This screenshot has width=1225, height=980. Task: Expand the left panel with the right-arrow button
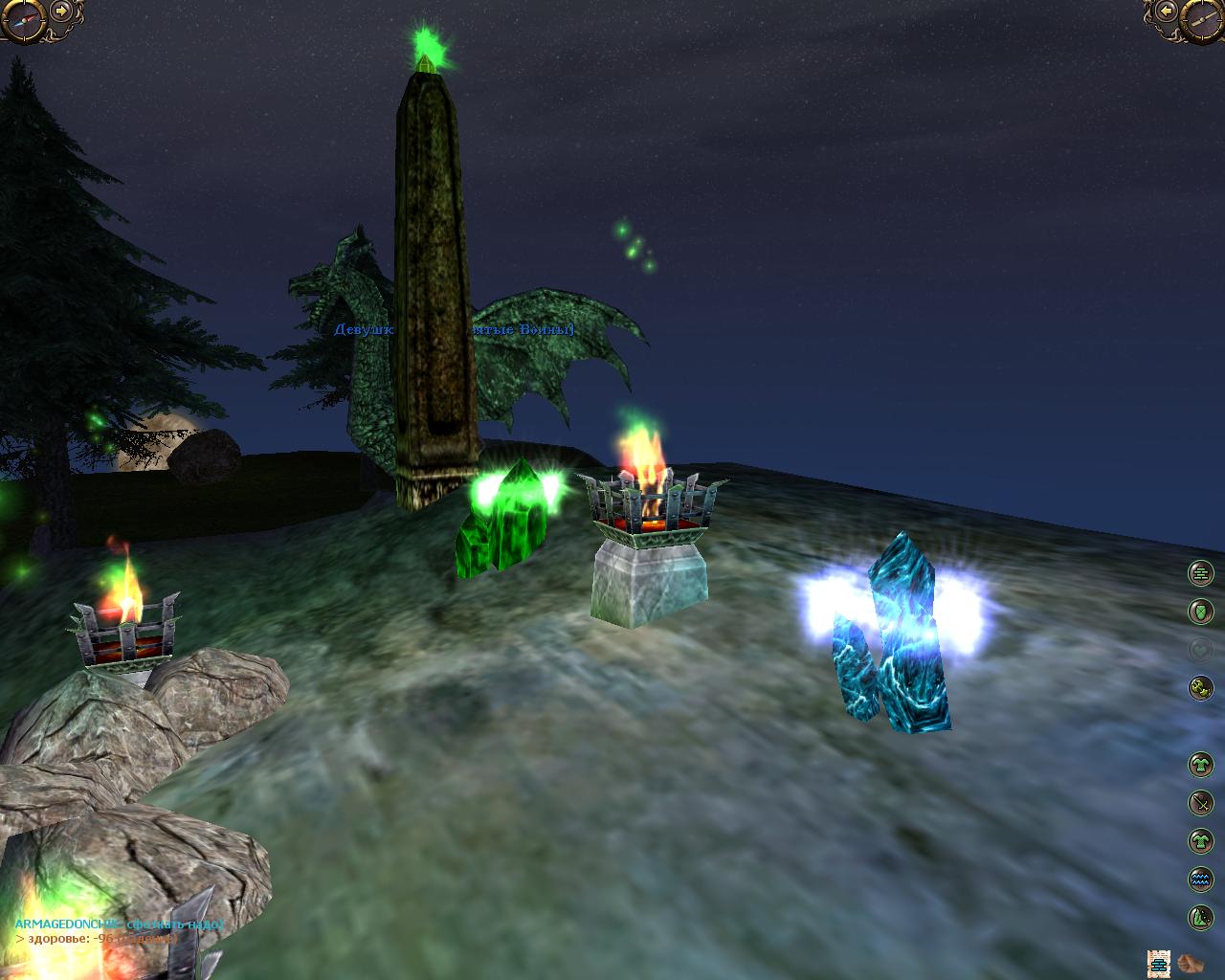coord(61,11)
